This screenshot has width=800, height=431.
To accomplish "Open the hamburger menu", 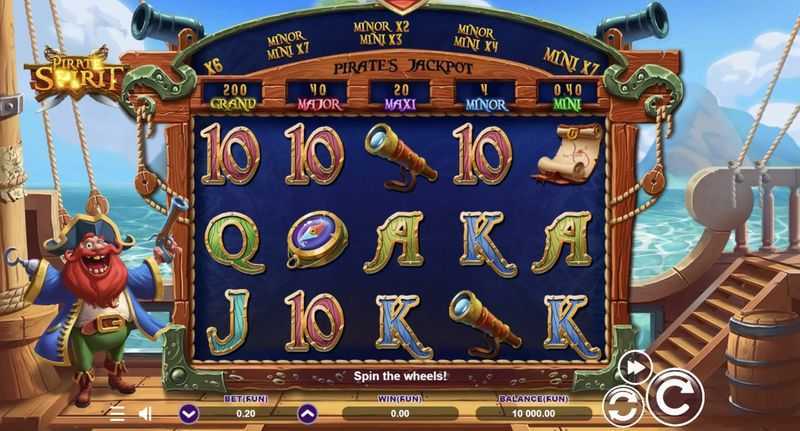I will [x=117, y=413].
